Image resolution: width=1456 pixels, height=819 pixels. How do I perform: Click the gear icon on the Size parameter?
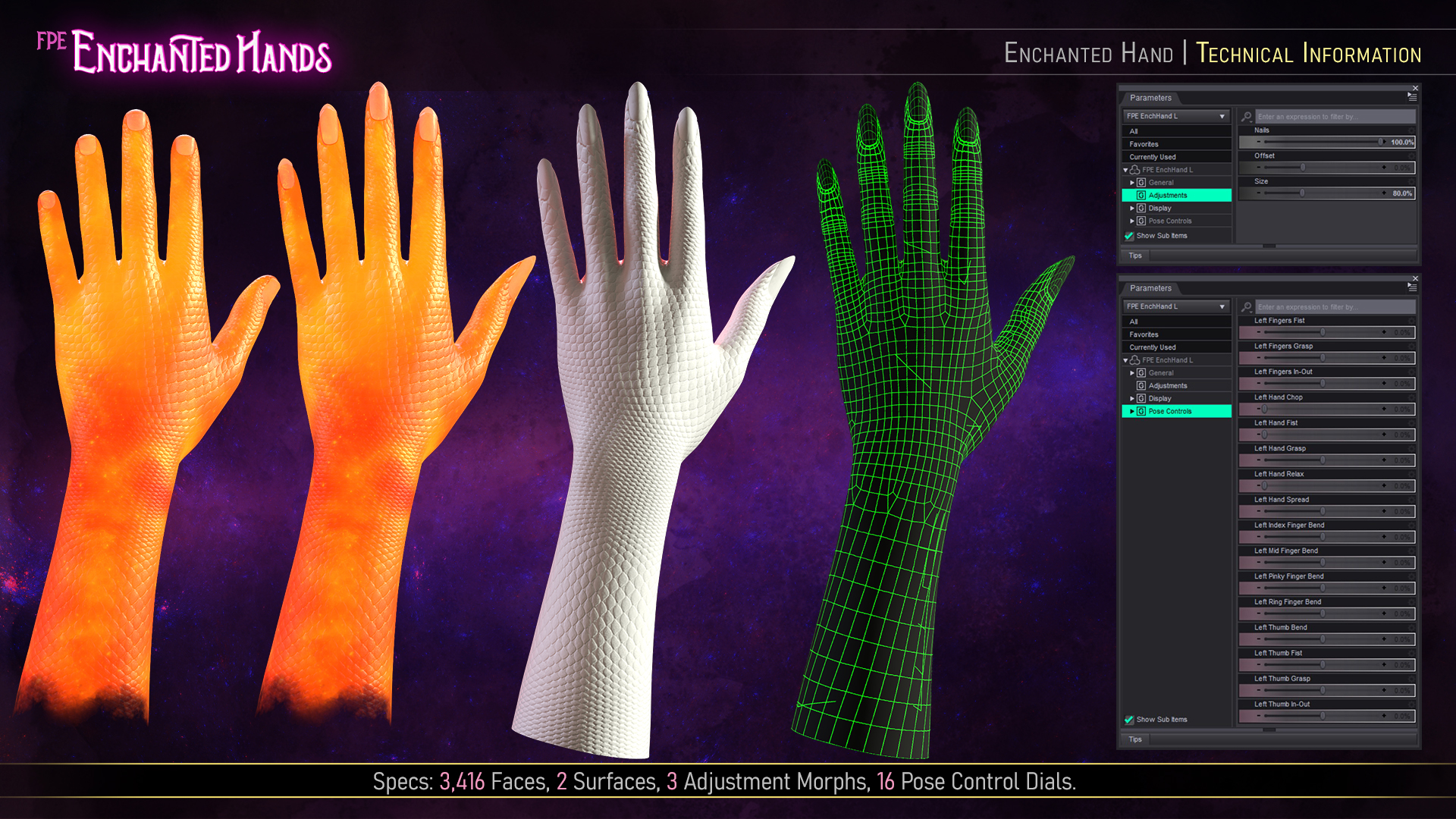pos(1410,181)
